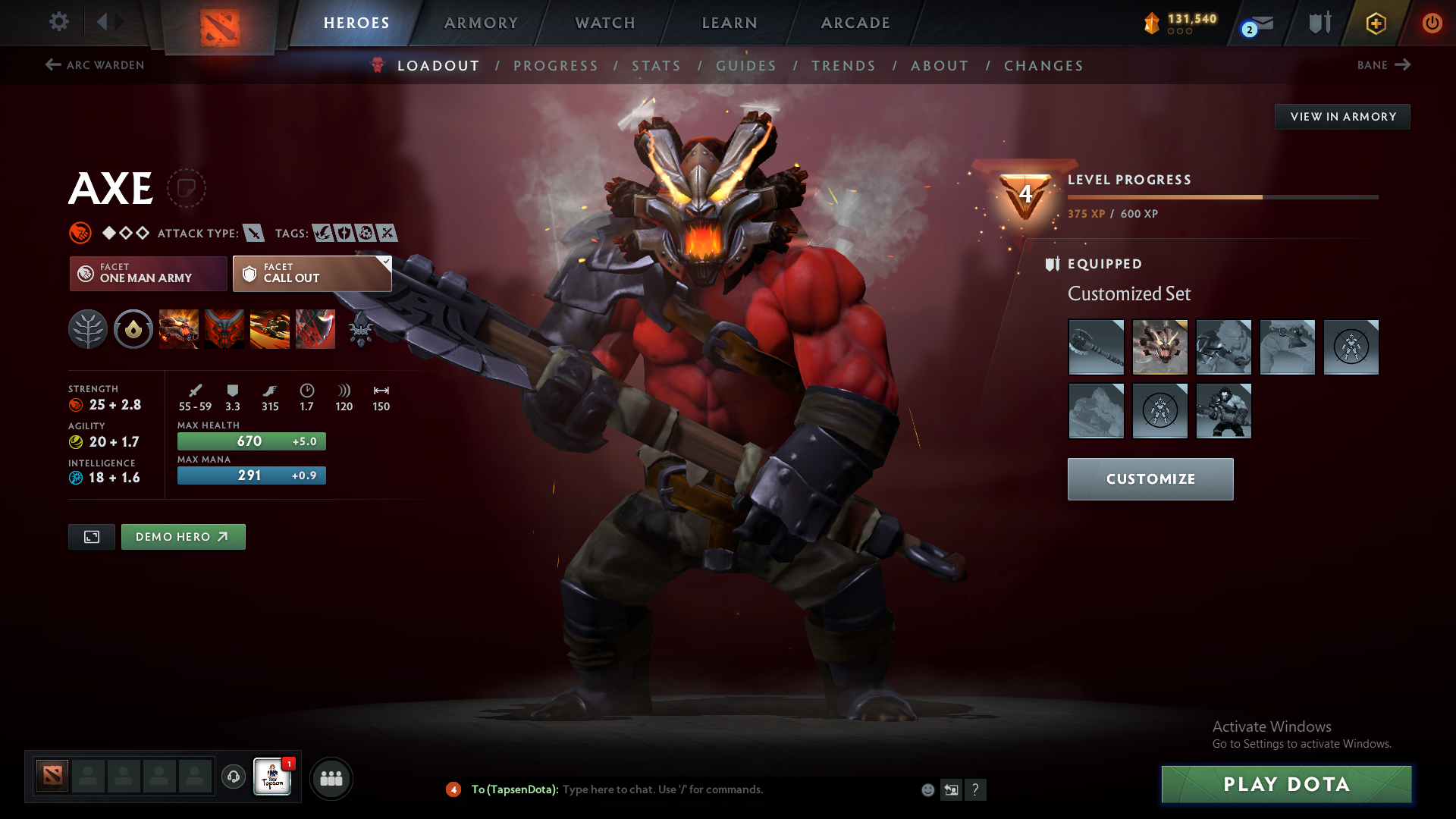Open the Berserker's Call ability icon
Image resolution: width=1456 pixels, height=819 pixels.
[179, 329]
